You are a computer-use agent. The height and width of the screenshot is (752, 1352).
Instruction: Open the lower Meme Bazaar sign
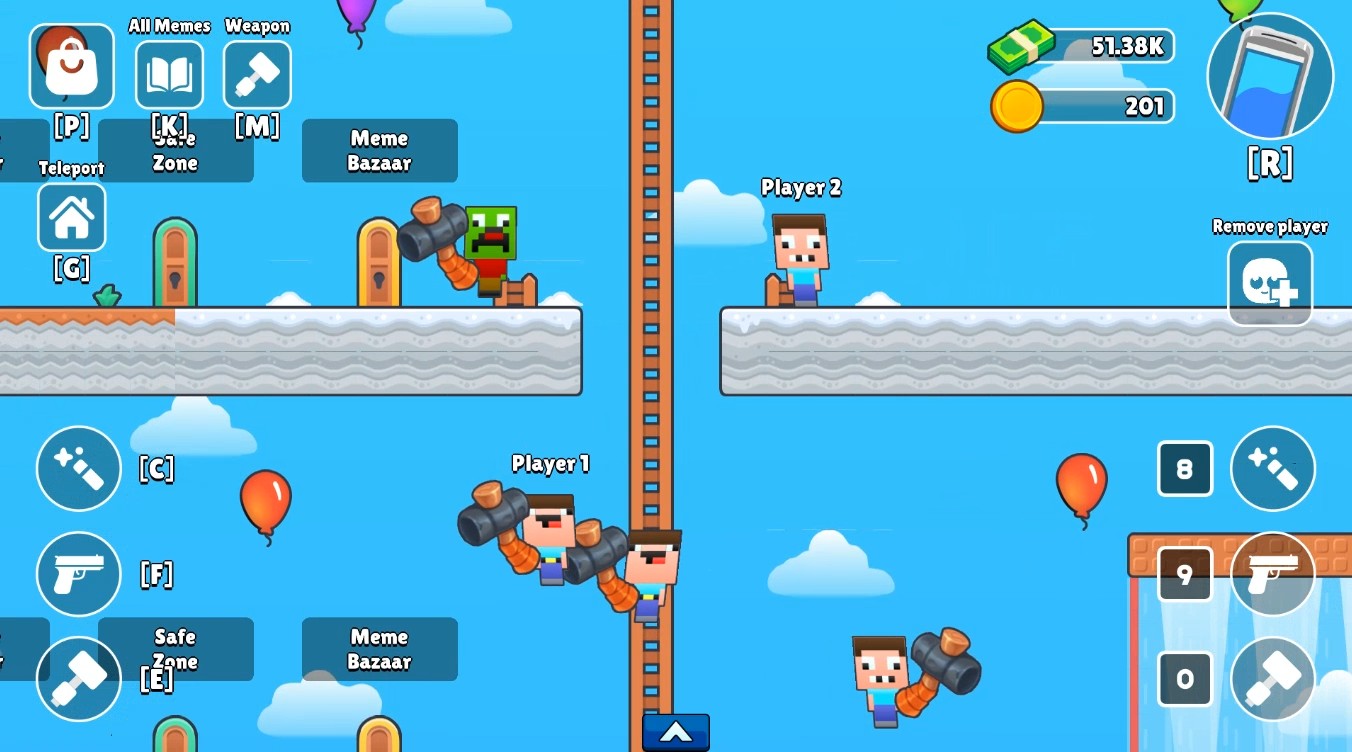tap(379, 649)
